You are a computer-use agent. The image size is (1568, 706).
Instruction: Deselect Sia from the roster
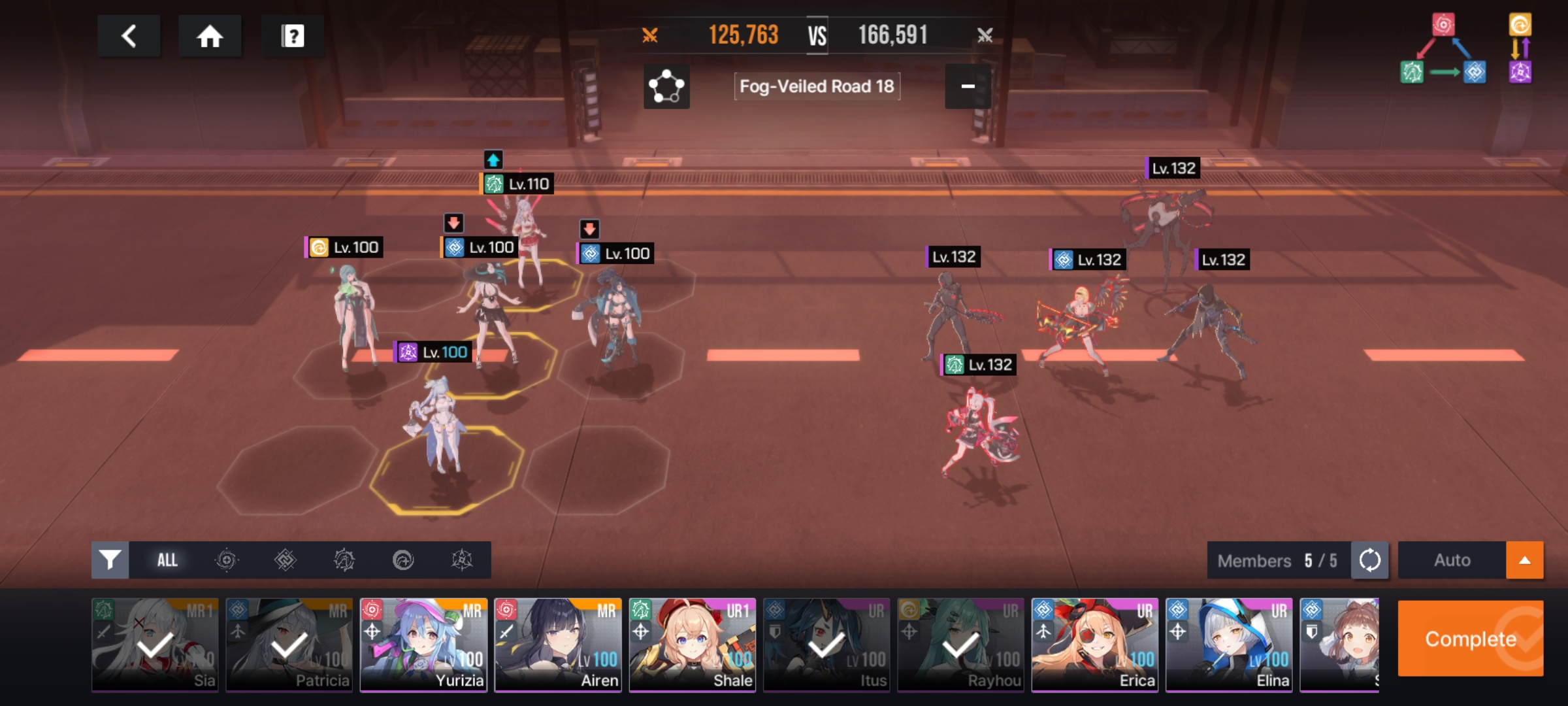click(155, 645)
